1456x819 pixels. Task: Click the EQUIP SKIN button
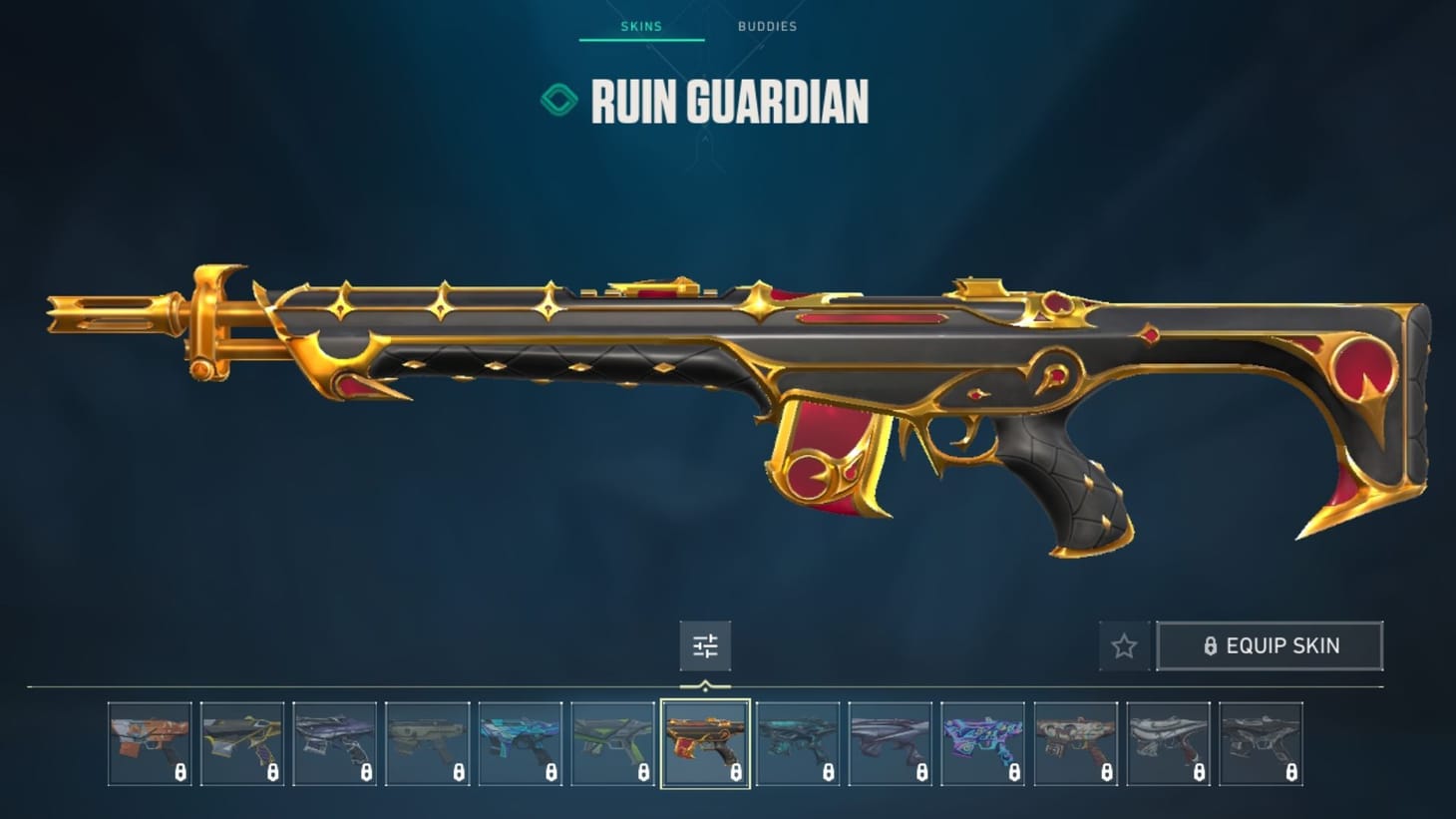click(x=1270, y=645)
